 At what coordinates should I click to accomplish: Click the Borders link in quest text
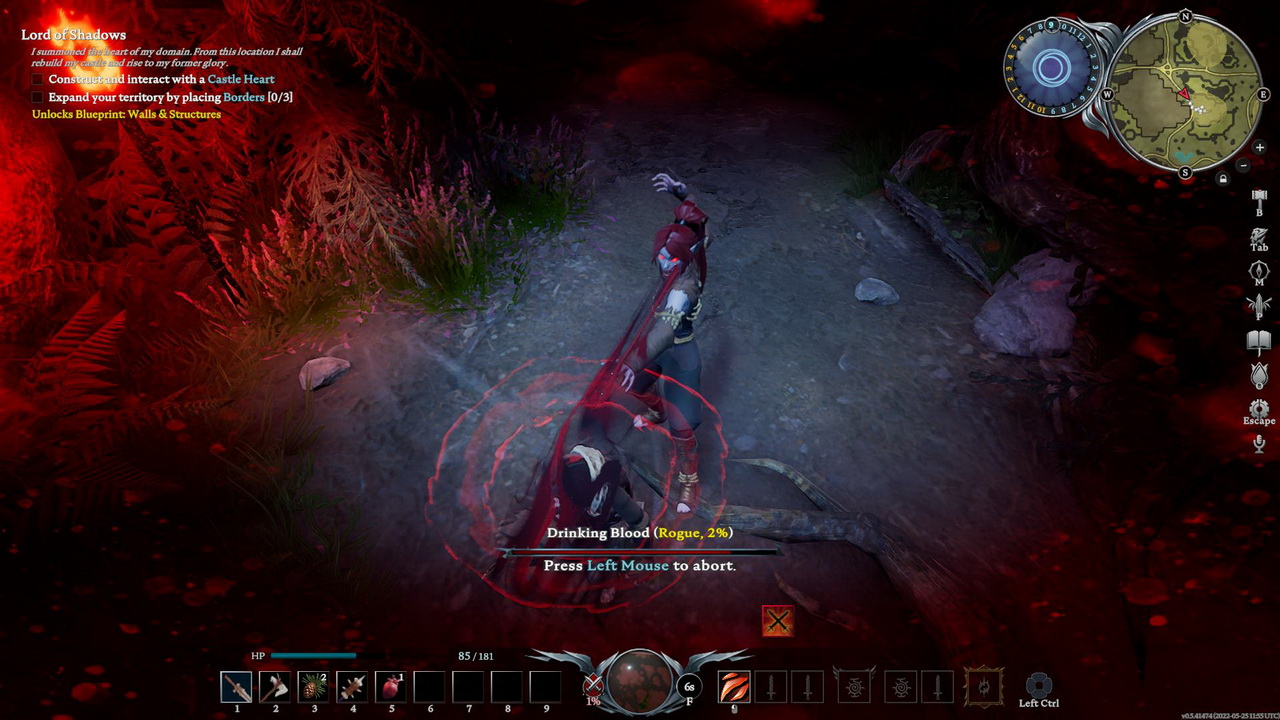pyautogui.click(x=246, y=97)
